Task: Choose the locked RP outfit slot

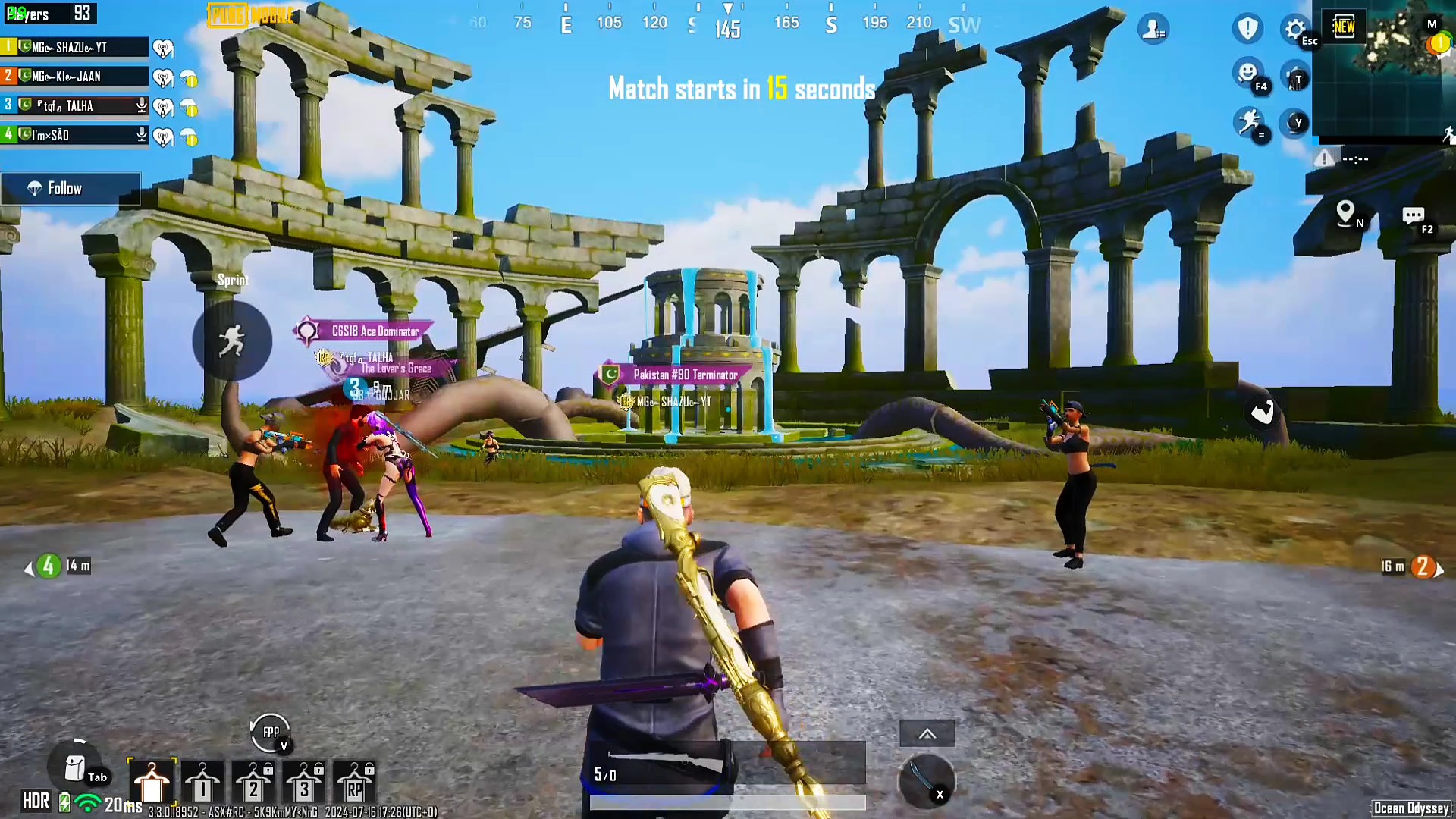Action: (x=354, y=783)
